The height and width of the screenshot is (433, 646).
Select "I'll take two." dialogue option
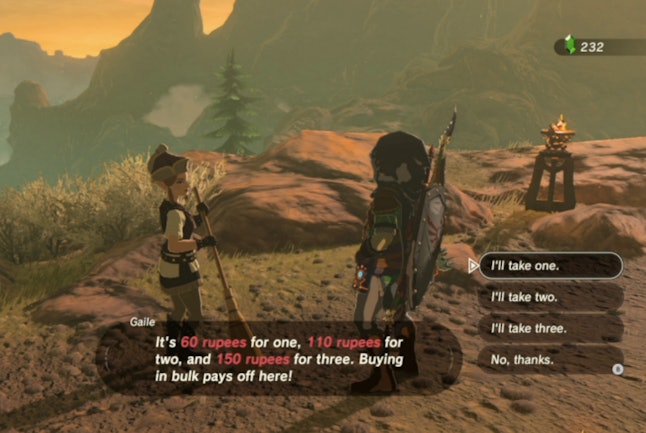coord(549,297)
